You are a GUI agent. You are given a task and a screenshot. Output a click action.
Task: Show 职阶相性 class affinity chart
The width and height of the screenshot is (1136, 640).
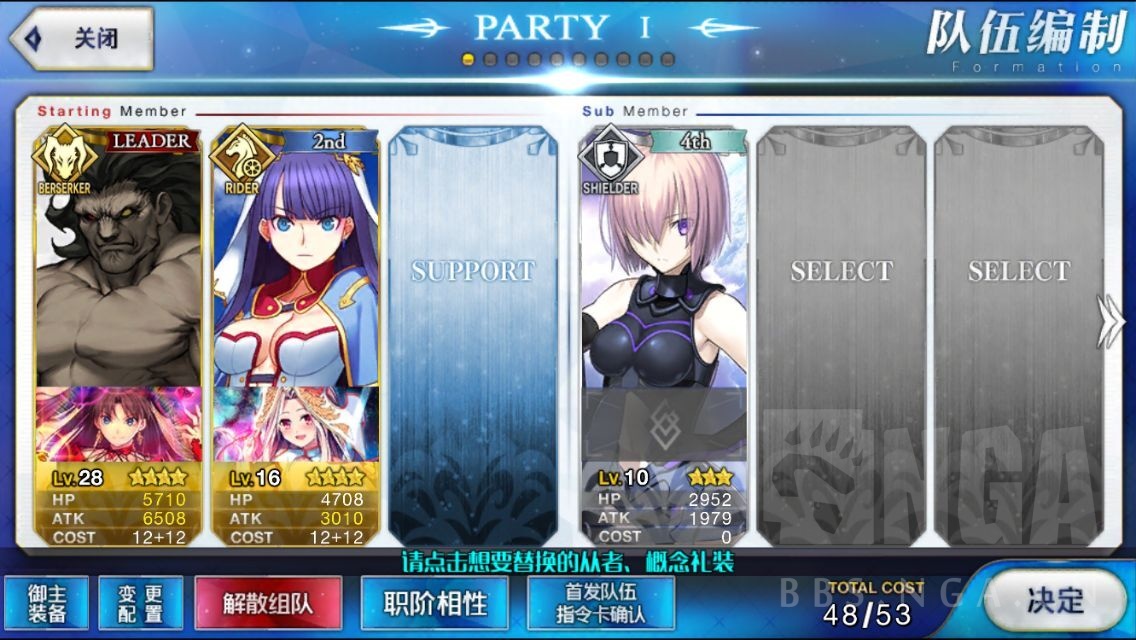click(x=435, y=603)
